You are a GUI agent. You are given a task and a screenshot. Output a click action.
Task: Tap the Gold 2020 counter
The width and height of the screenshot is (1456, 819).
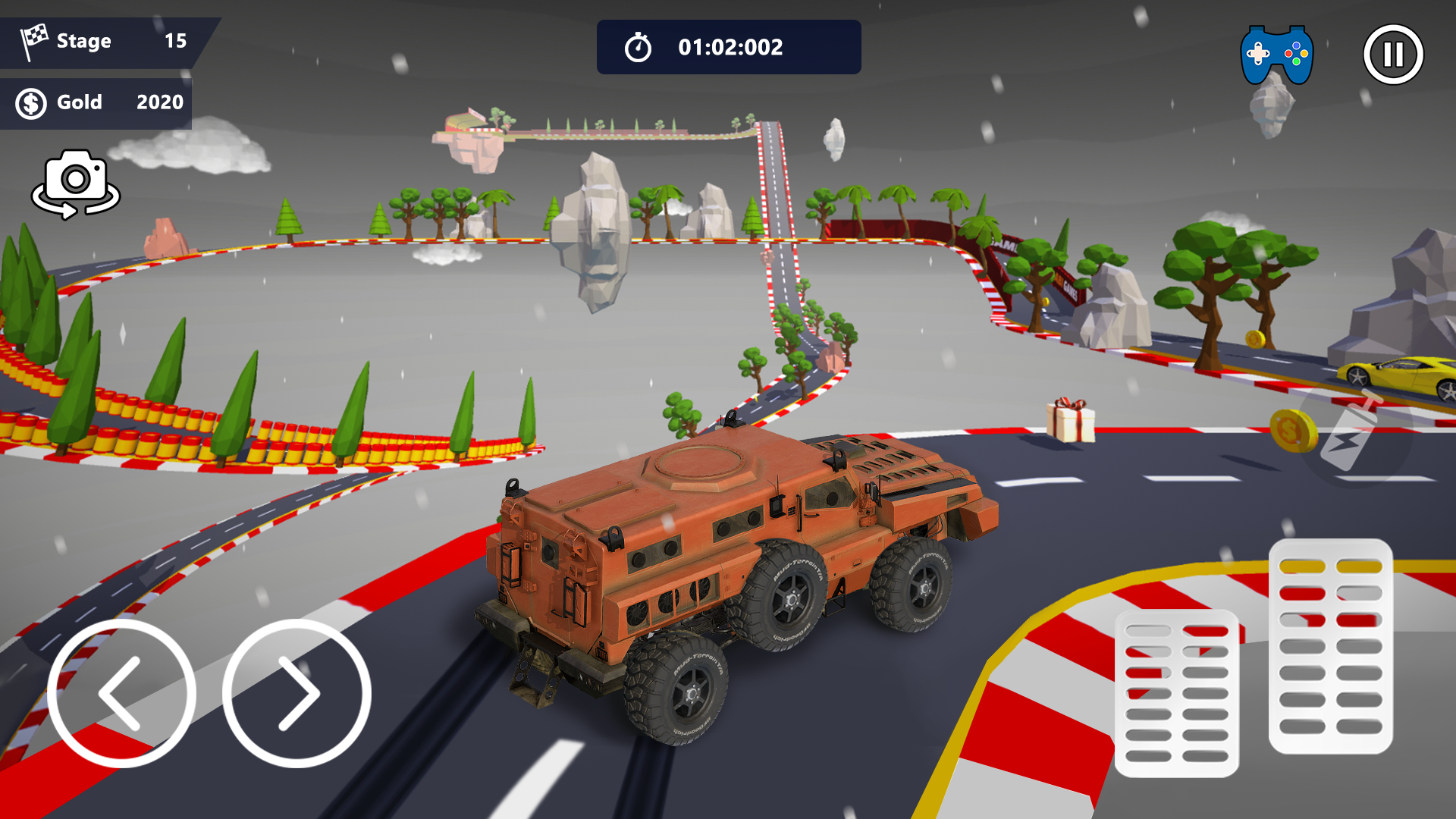pyautogui.click(x=99, y=102)
